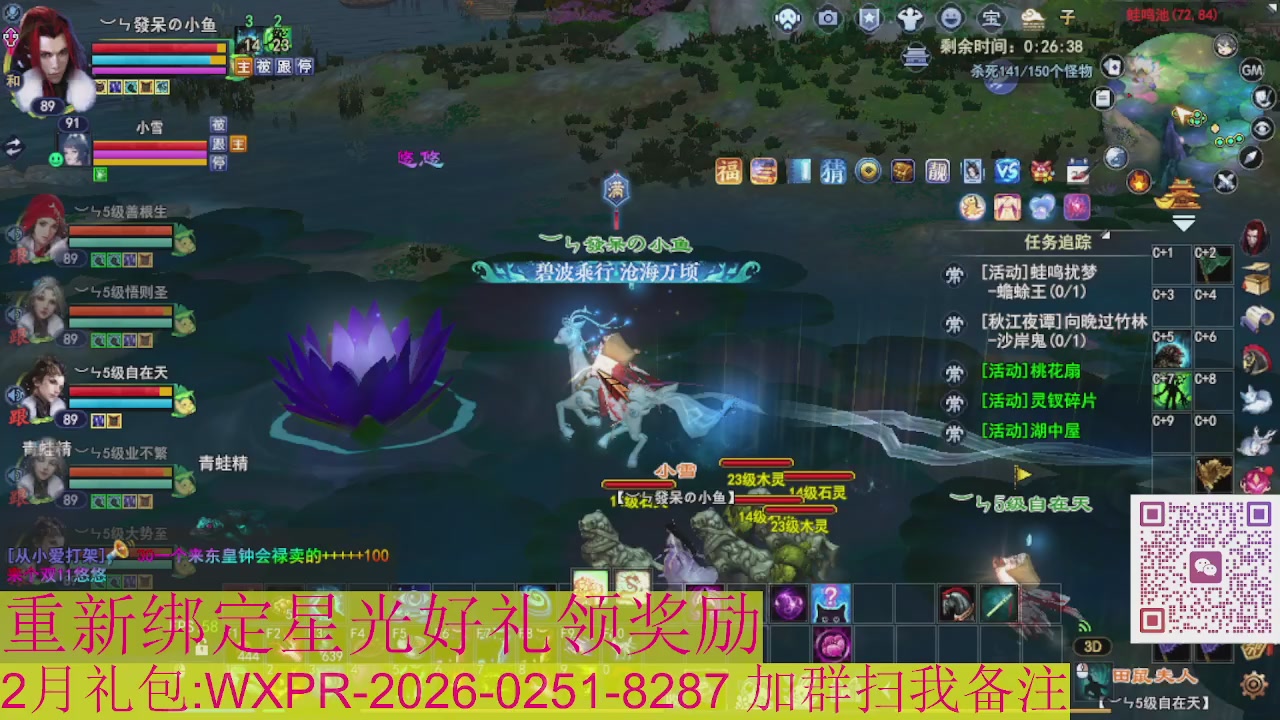1280x720 pixels.
Task: Open the 宝 treasure icon in top bar
Action: coord(991,17)
